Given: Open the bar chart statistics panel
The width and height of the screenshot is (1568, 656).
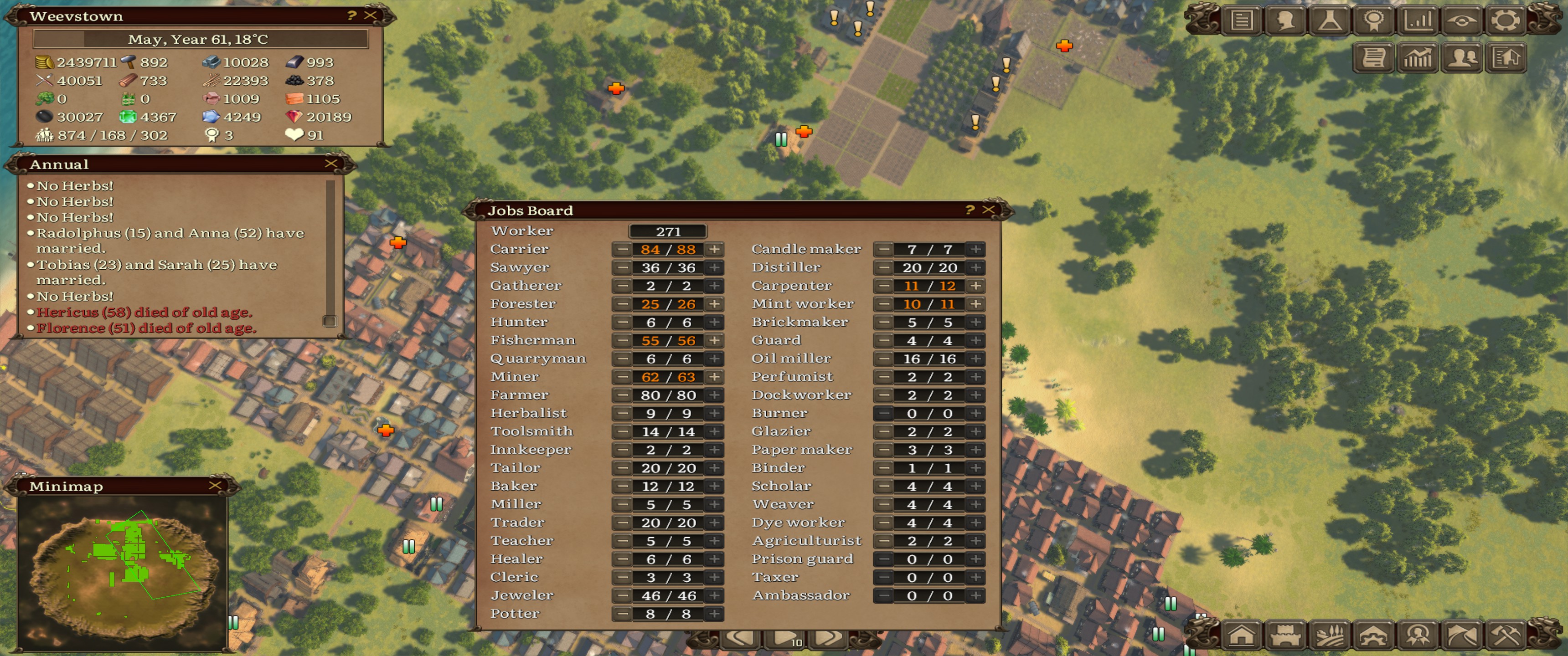Looking at the screenshot, I should tap(1418, 20).
